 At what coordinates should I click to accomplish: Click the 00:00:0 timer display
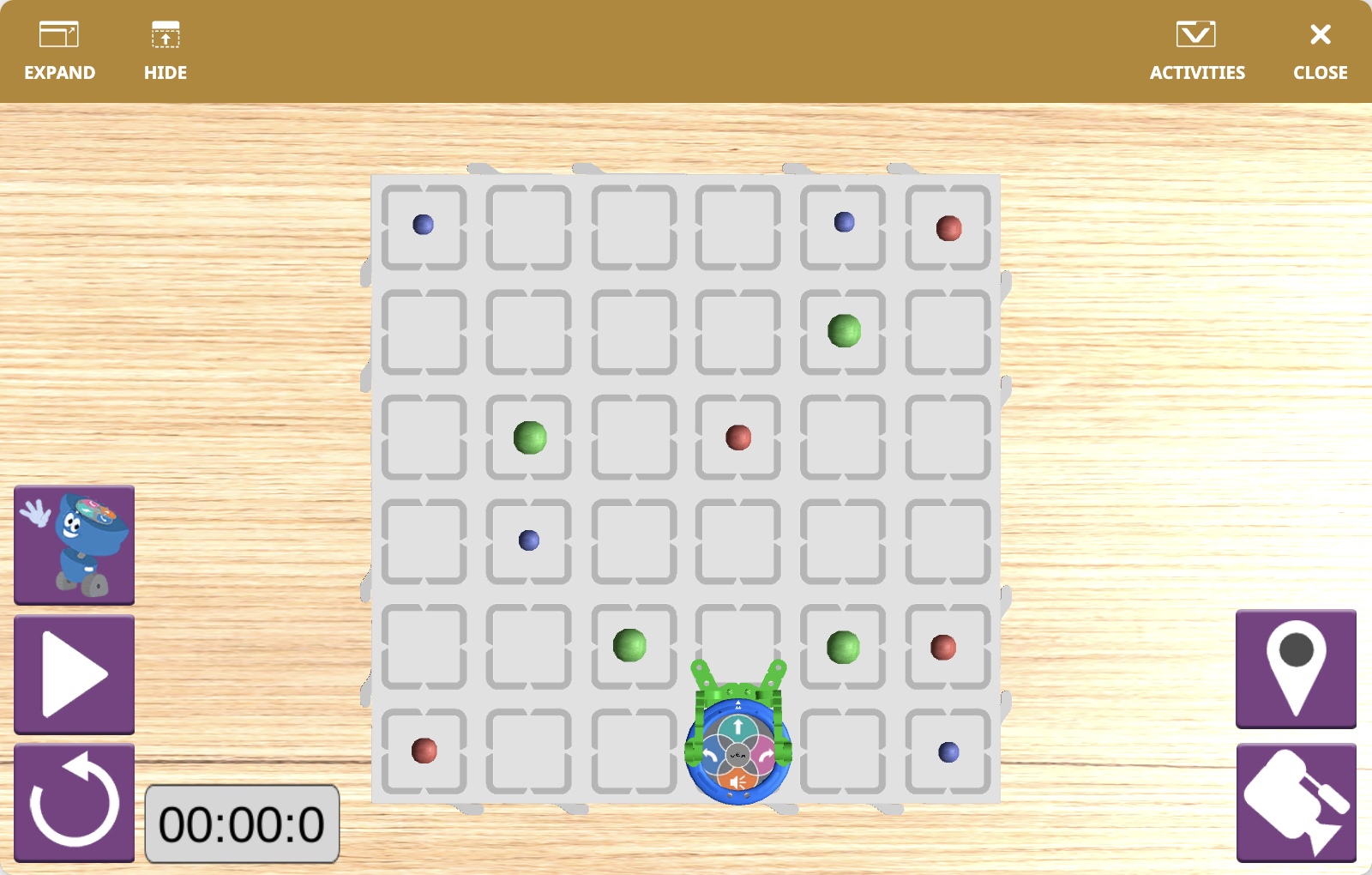coord(243,824)
